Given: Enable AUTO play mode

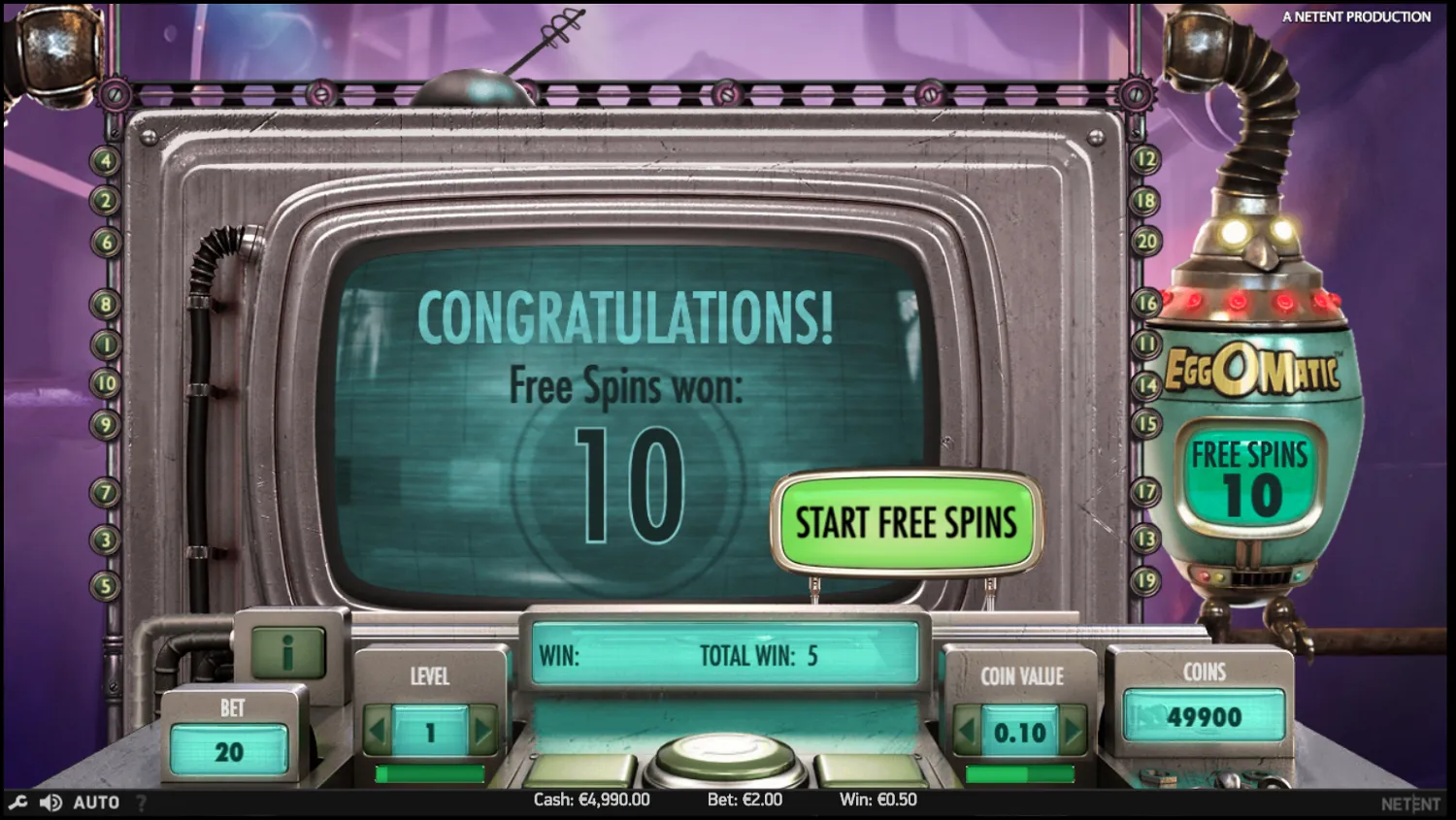Looking at the screenshot, I should coord(94,802).
